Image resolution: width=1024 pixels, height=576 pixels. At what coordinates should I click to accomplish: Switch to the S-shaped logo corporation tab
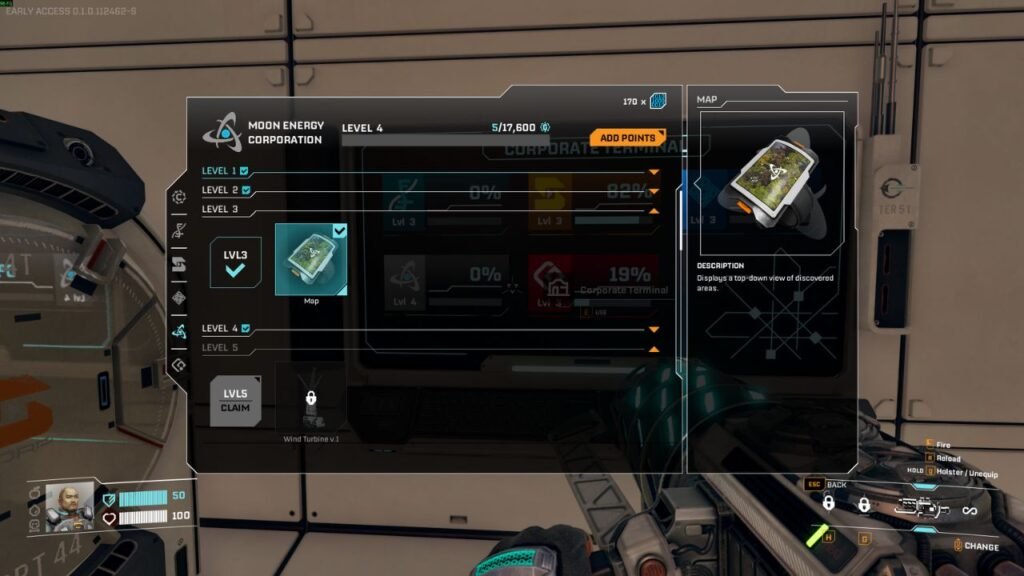(179, 264)
